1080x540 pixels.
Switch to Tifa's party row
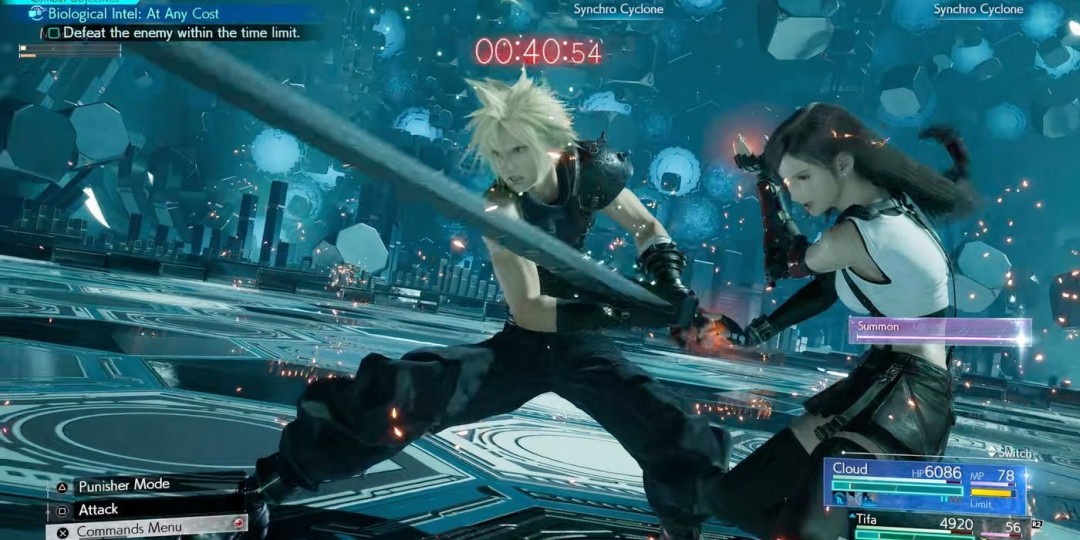(x=940, y=524)
